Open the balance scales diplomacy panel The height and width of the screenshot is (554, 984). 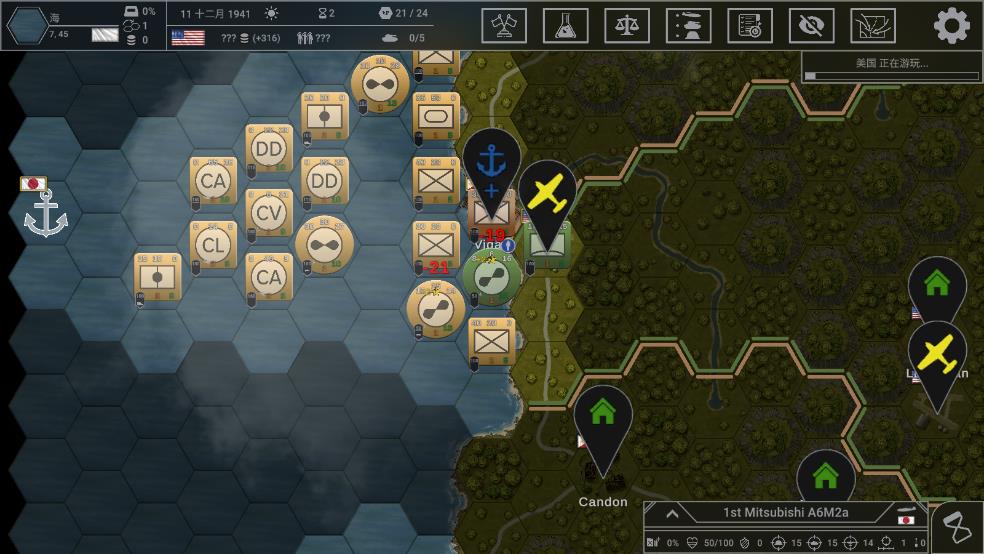(627, 25)
